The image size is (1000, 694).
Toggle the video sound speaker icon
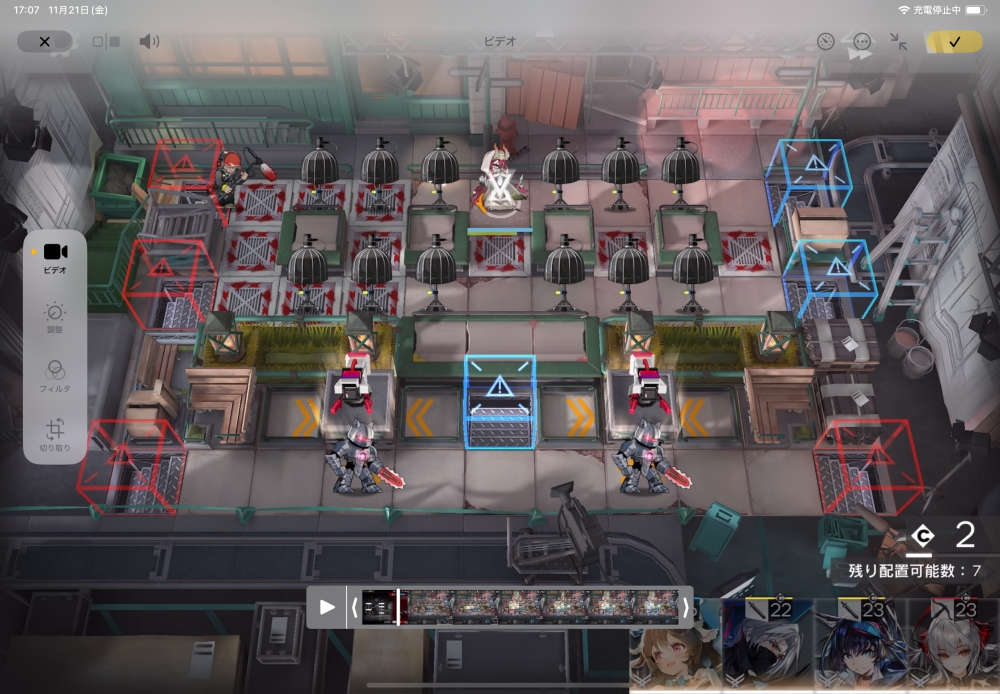click(149, 42)
